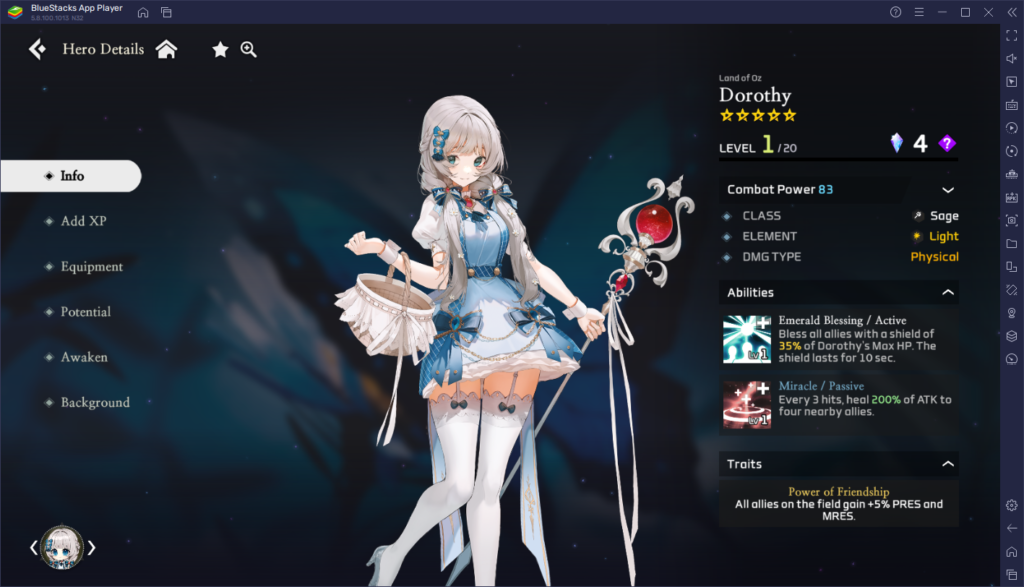1024x587 pixels.
Task: Expand the Combat Power details
Action: (x=947, y=190)
